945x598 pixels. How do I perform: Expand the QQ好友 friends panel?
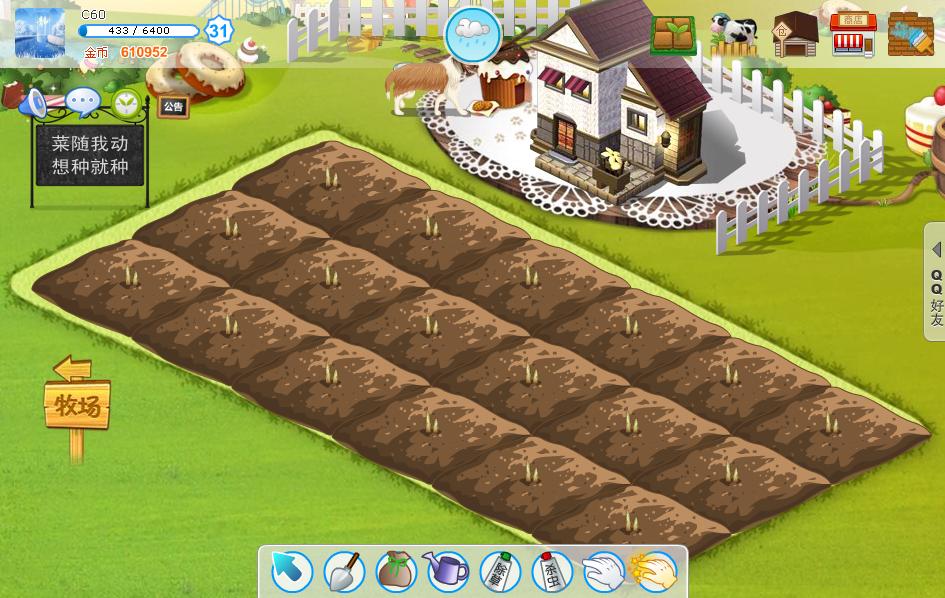pyautogui.click(x=936, y=284)
